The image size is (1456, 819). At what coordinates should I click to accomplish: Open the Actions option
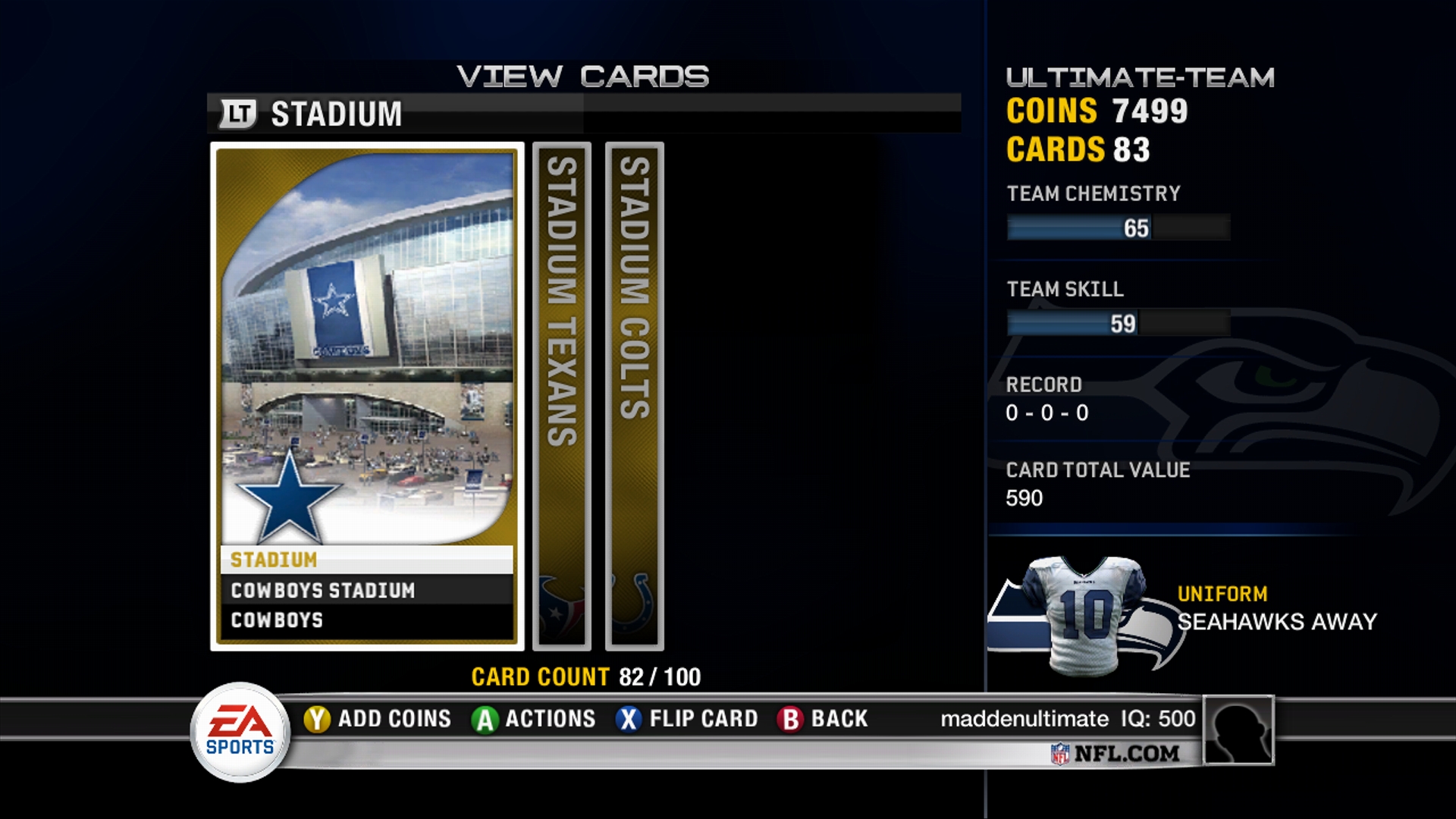534,718
